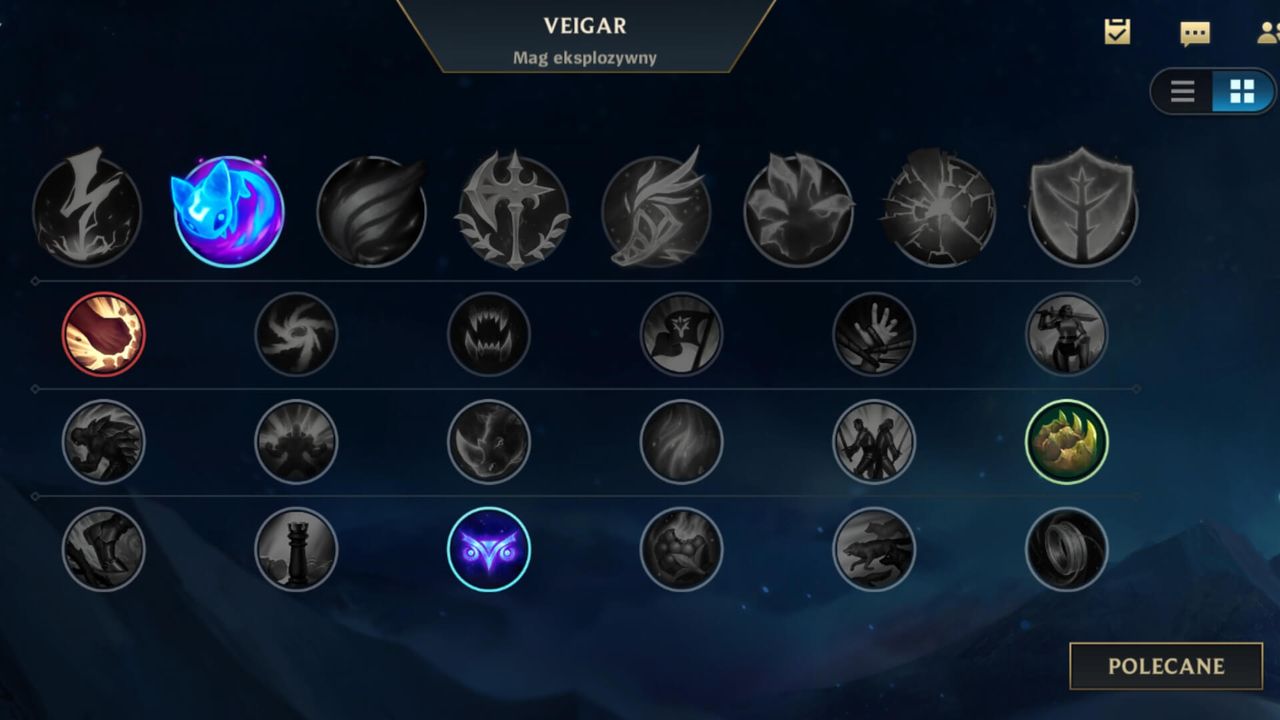This screenshot has height=720, width=1280.
Task: Open the clipboard checklist icon
Action: click(x=1117, y=32)
